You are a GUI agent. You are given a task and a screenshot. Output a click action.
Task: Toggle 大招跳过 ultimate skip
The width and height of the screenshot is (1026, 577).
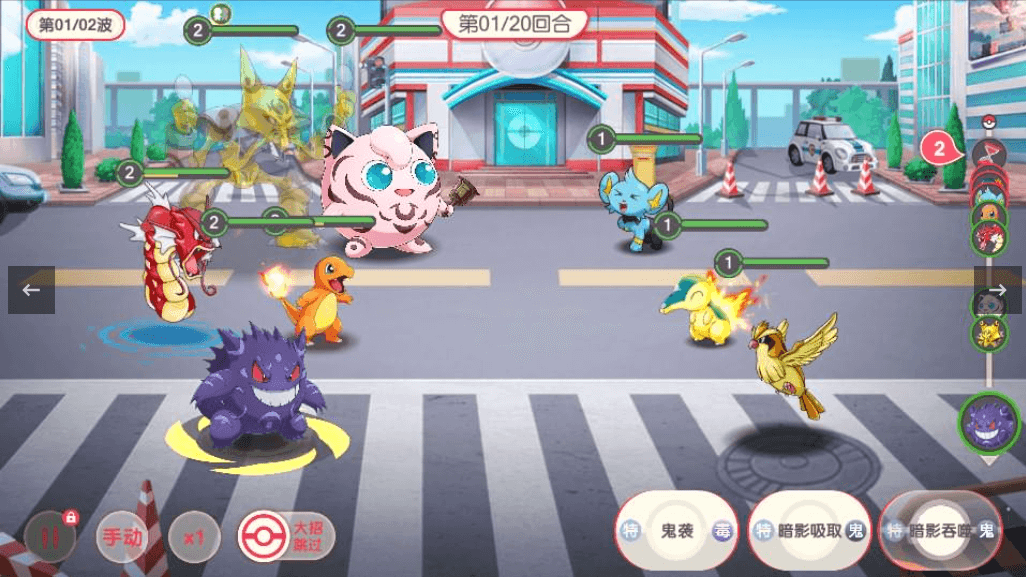click(286, 536)
